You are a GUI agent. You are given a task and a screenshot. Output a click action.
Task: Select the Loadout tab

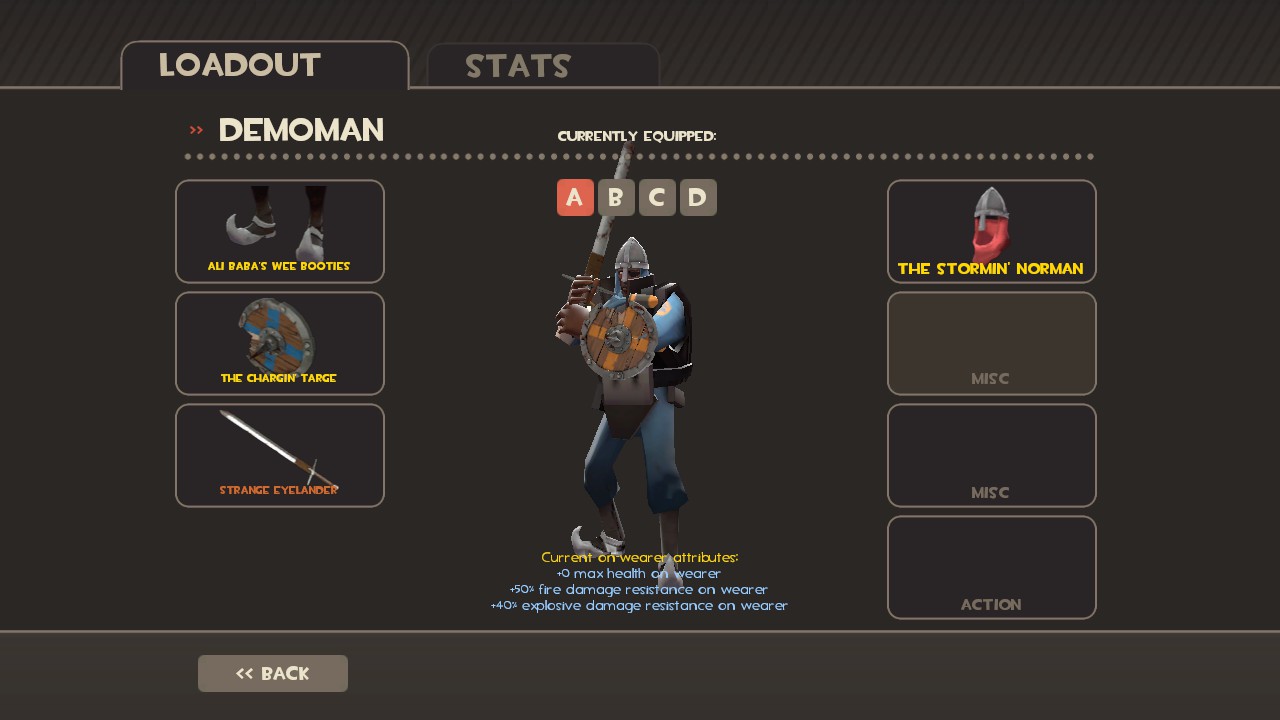tap(265, 66)
